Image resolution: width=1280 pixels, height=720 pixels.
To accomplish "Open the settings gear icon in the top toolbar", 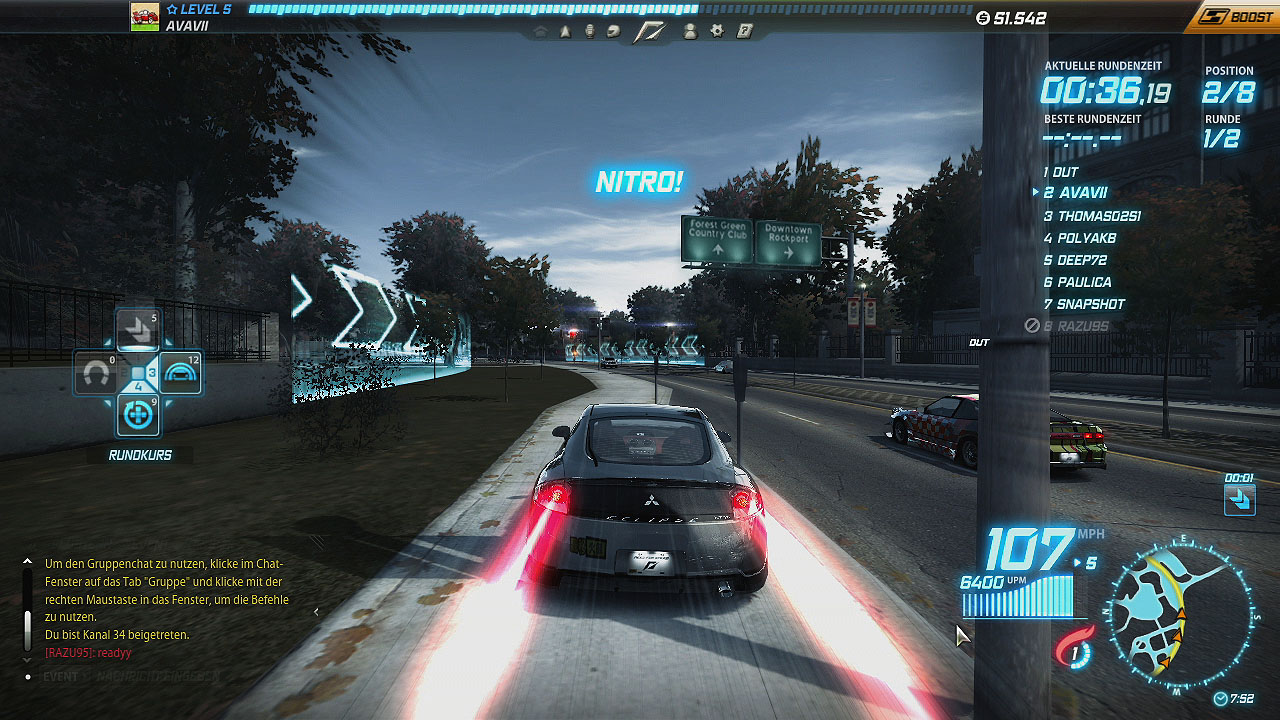I will click(715, 32).
